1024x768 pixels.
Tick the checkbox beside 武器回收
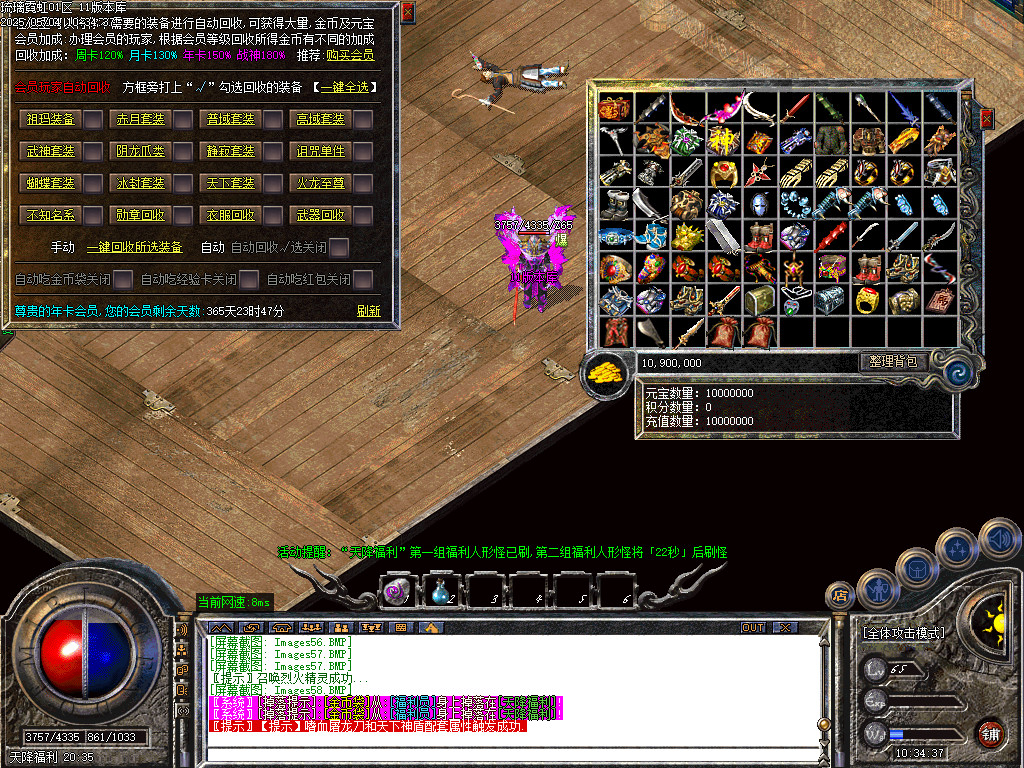click(x=363, y=216)
